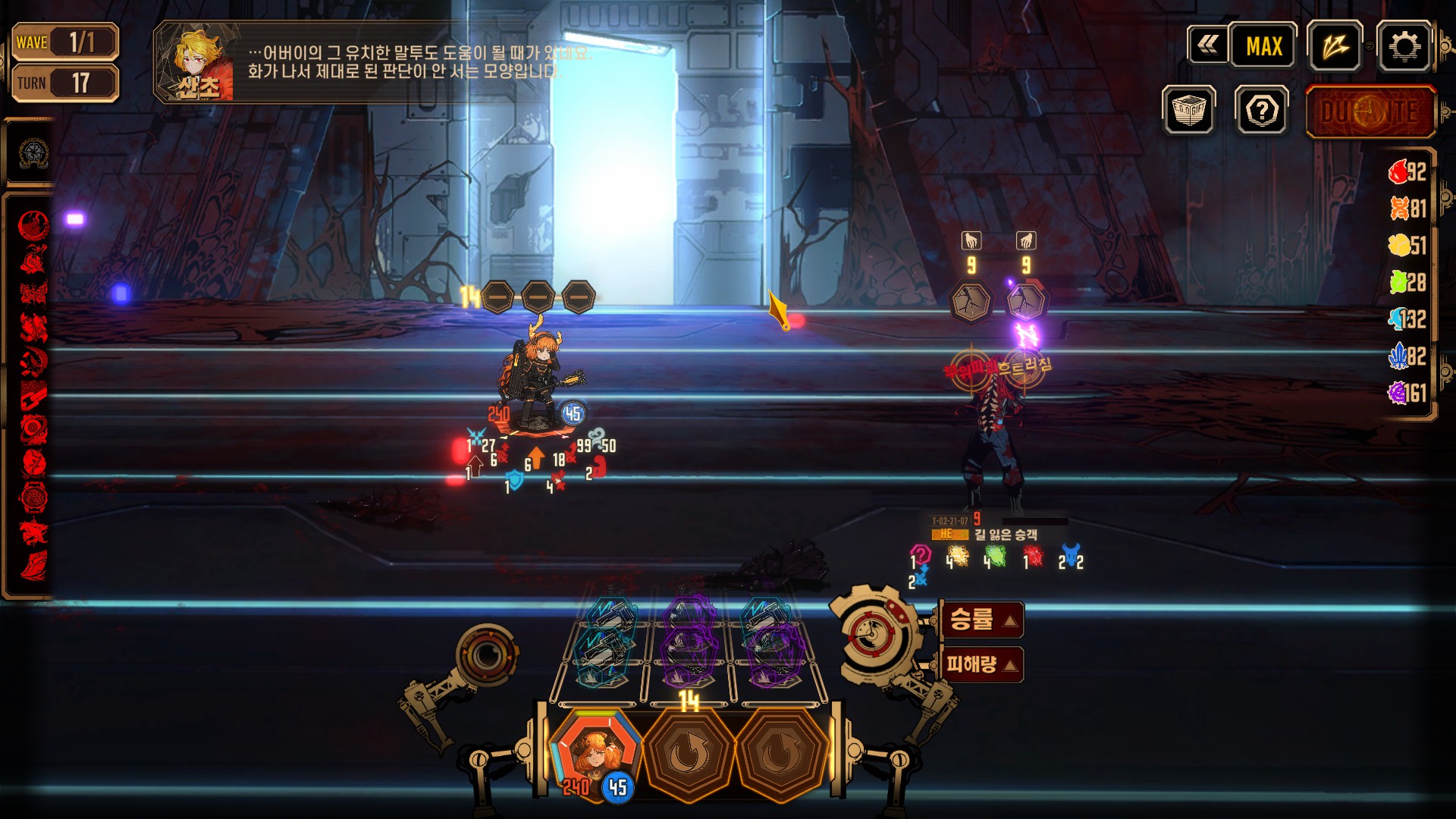Select the red chain-link gift icon
The width and height of the screenshot is (1456, 819).
[x=33, y=395]
